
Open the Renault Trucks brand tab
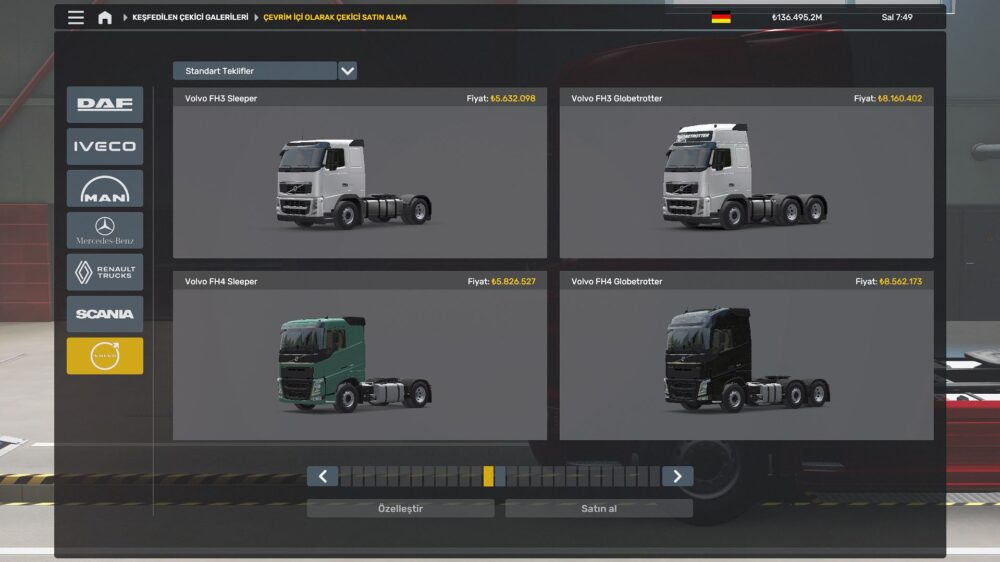105,272
